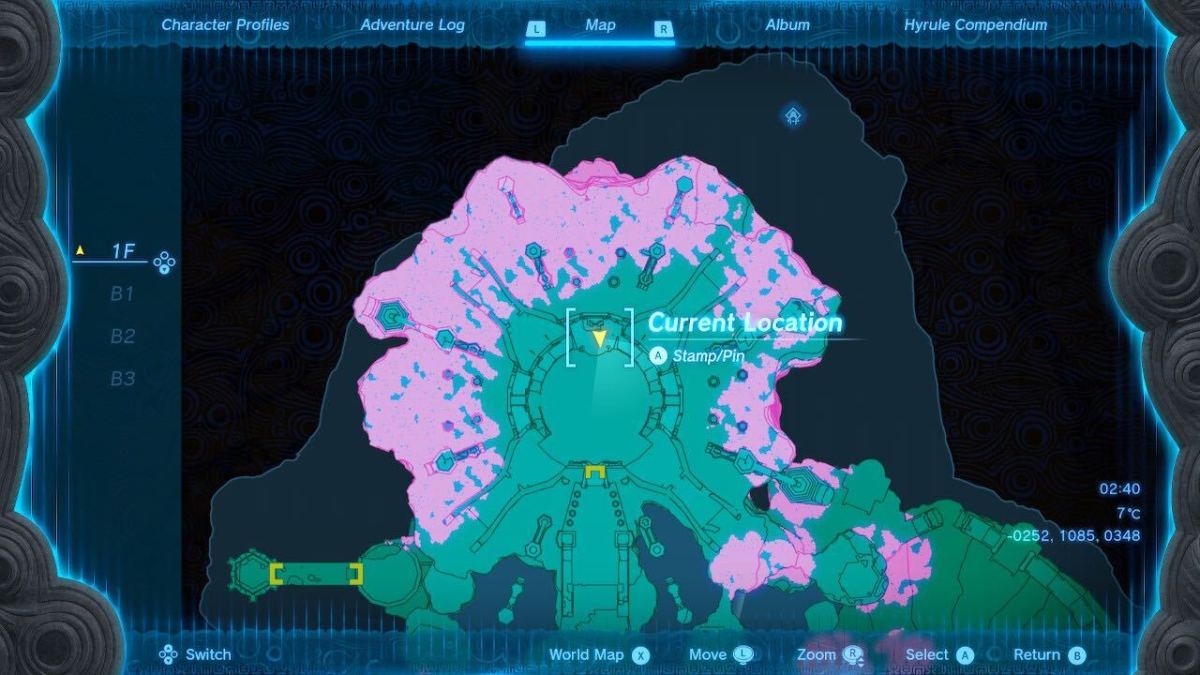Switch to floor B1
Screen dimensions: 1200x675
pyautogui.click(x=122, y=294)
